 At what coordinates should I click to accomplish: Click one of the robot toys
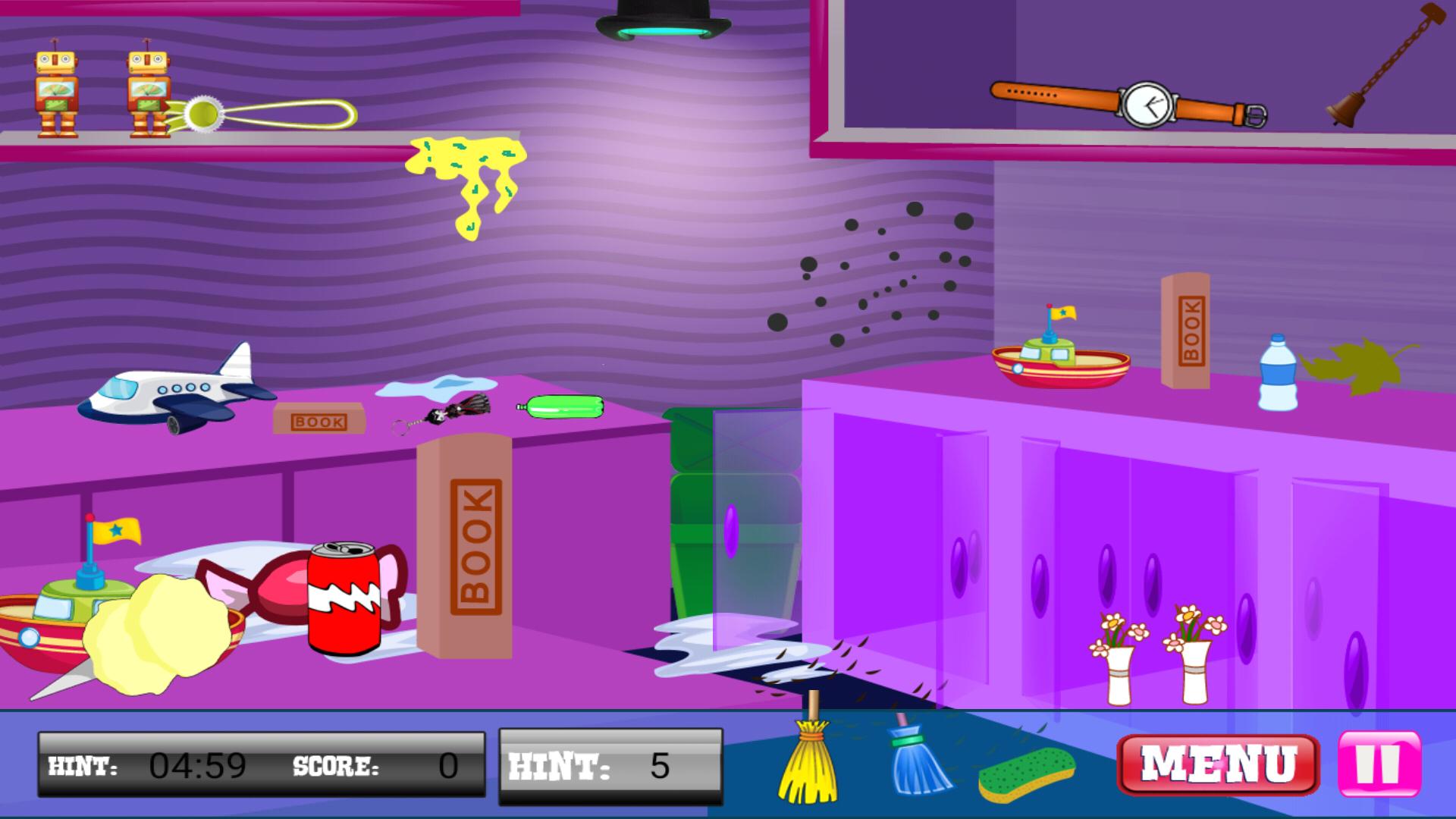57,91
